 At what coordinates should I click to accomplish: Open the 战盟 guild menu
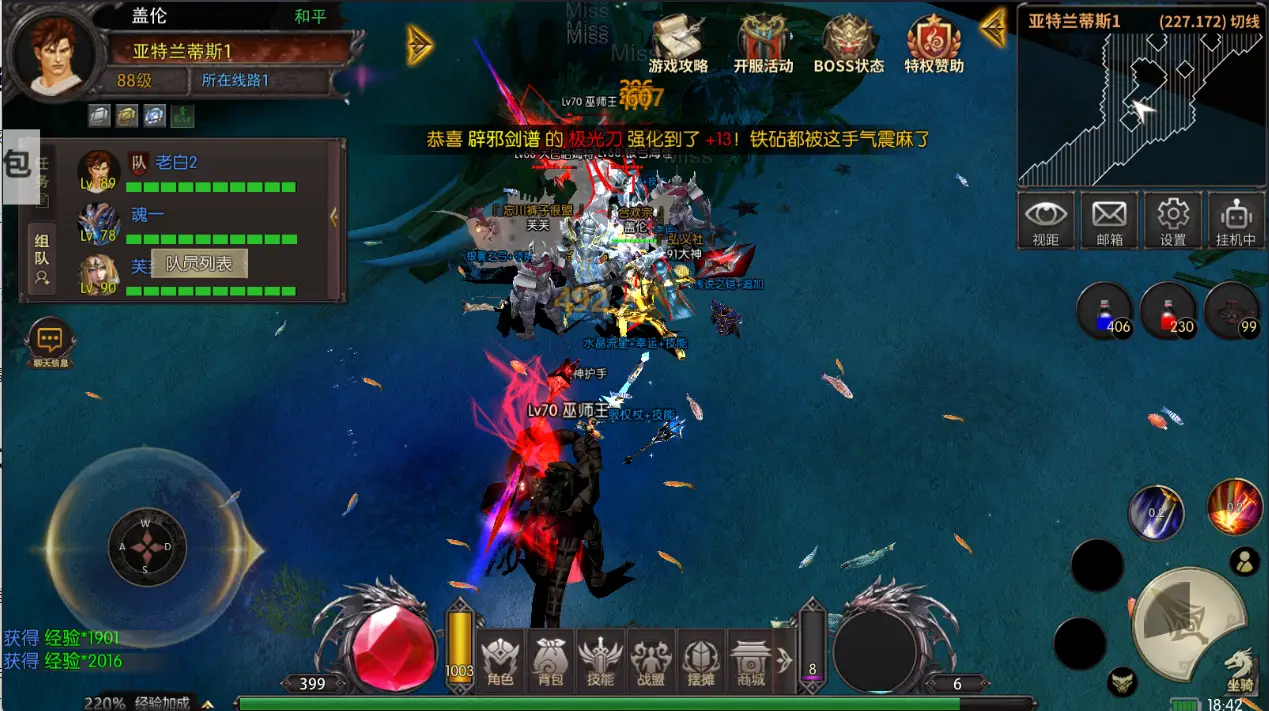[x=651, y=662]
